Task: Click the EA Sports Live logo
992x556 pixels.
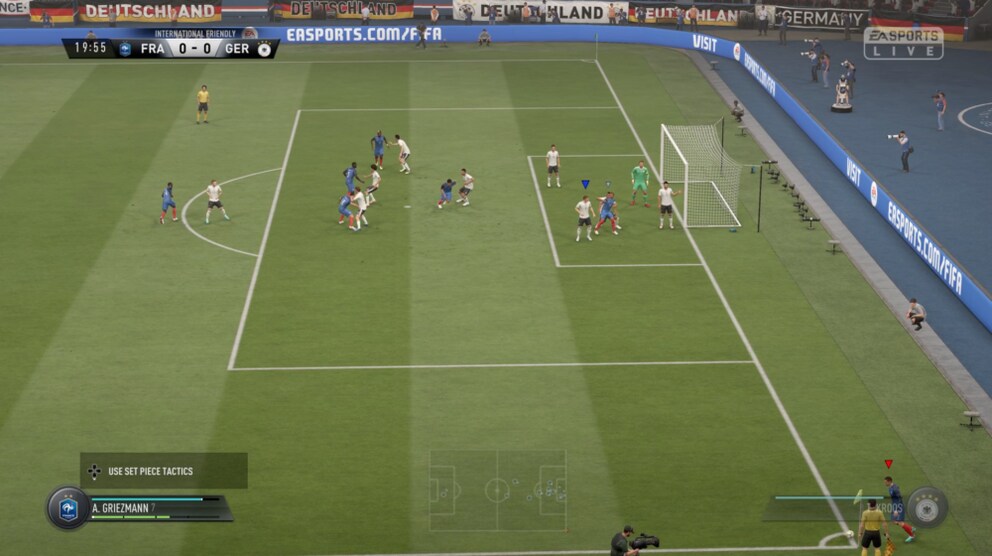Action: (903, 42)
